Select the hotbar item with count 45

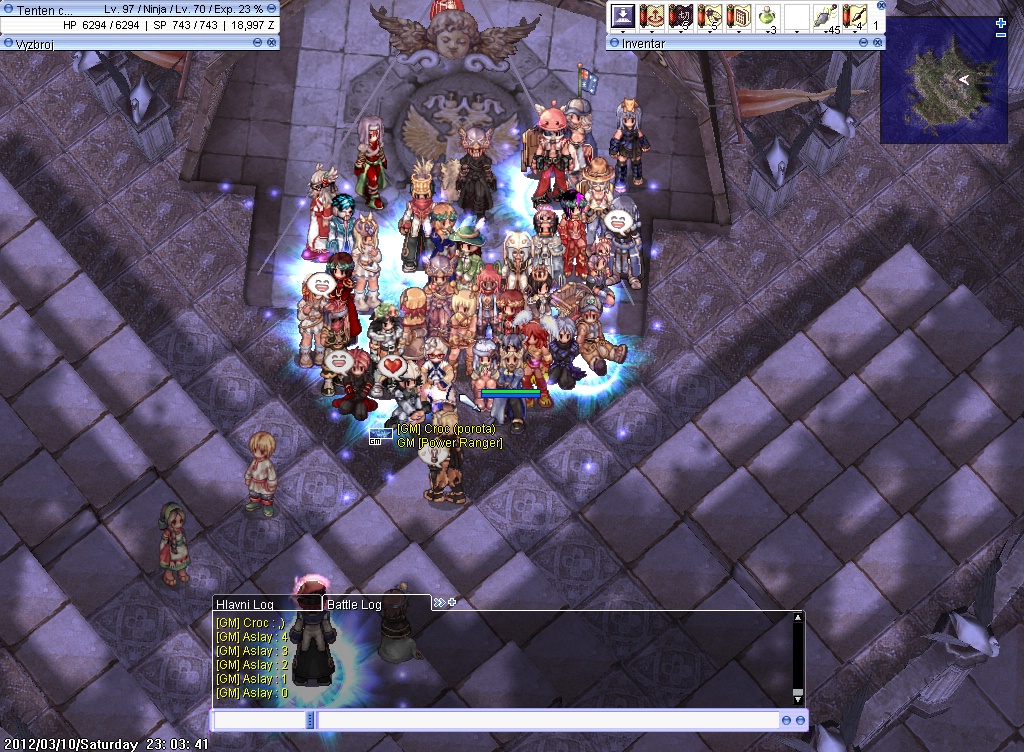pyautogui.click(x=825, y=17)
